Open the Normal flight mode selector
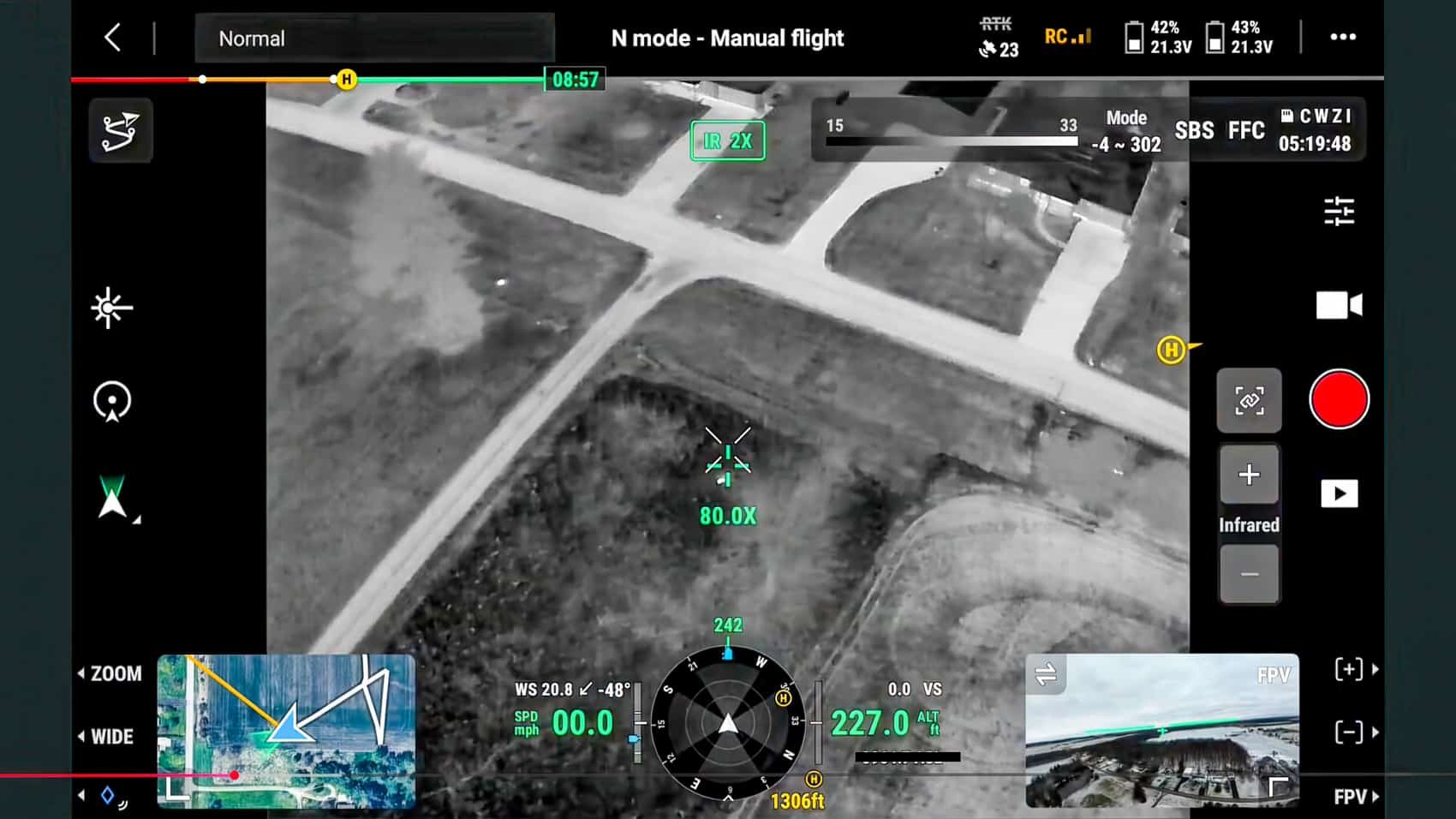Image resolution: width=1456 pixels, height=819 pixels. point(373,38)
